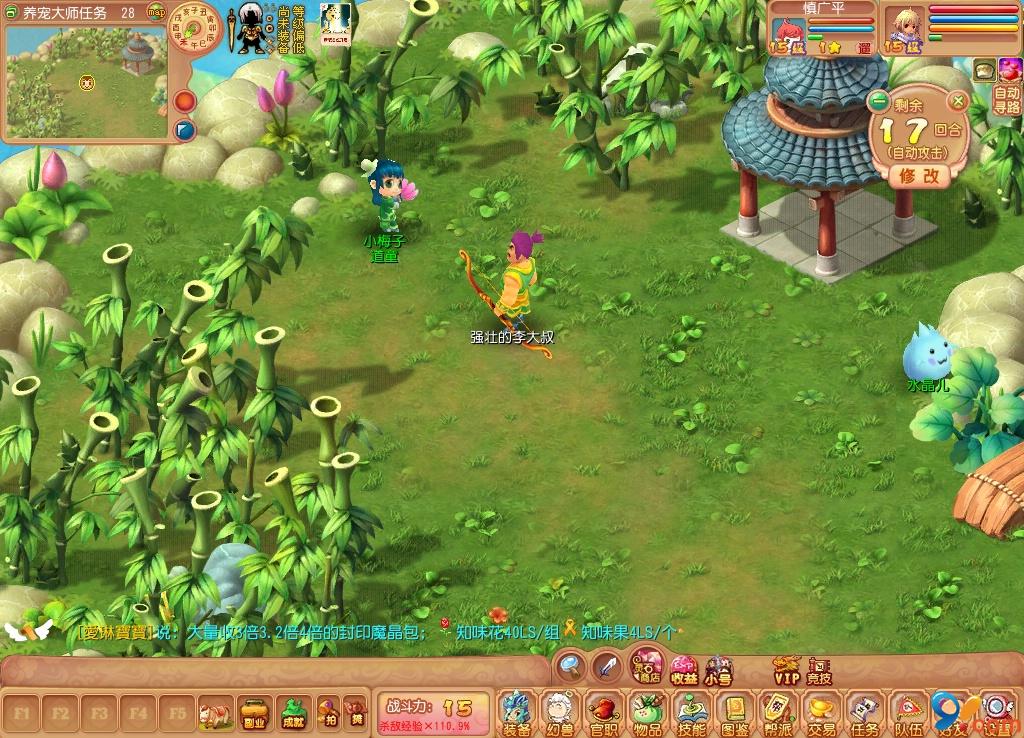The image size is (1024, 738).
Task: Activate 自动寻路 auto-pathfinding
Action: pos(1007,100)
